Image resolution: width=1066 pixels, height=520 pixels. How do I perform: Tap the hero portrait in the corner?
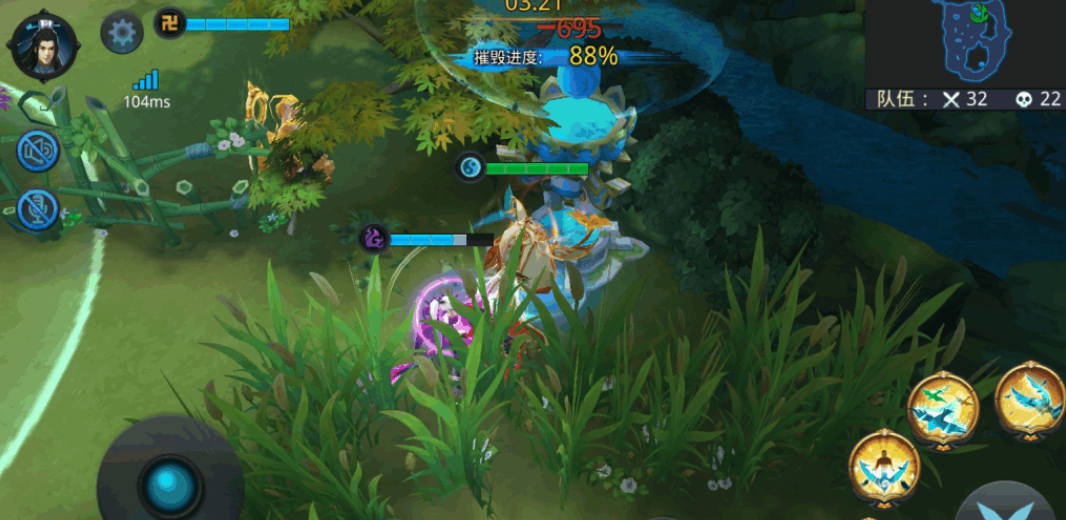coord(44,45)
